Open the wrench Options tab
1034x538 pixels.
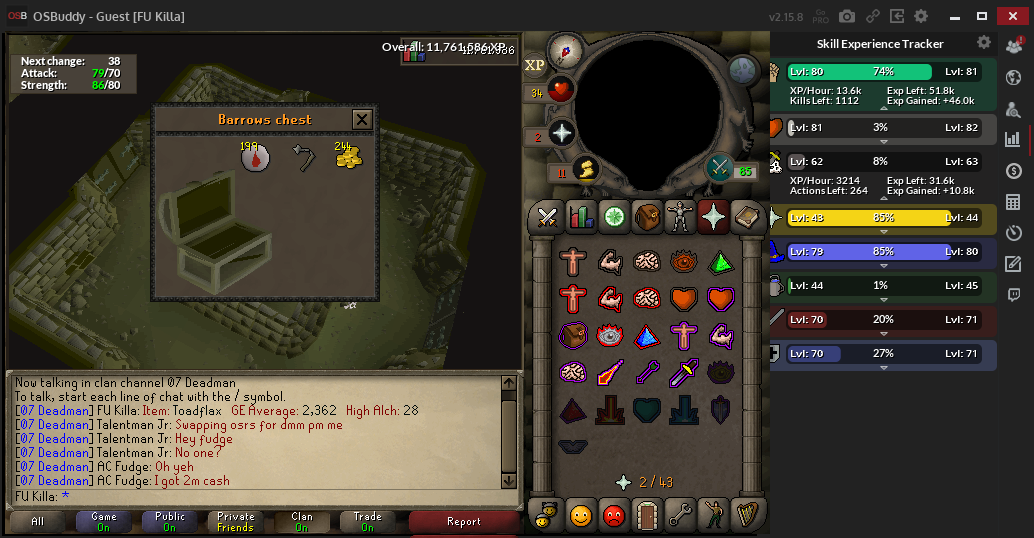click(680, 515)
